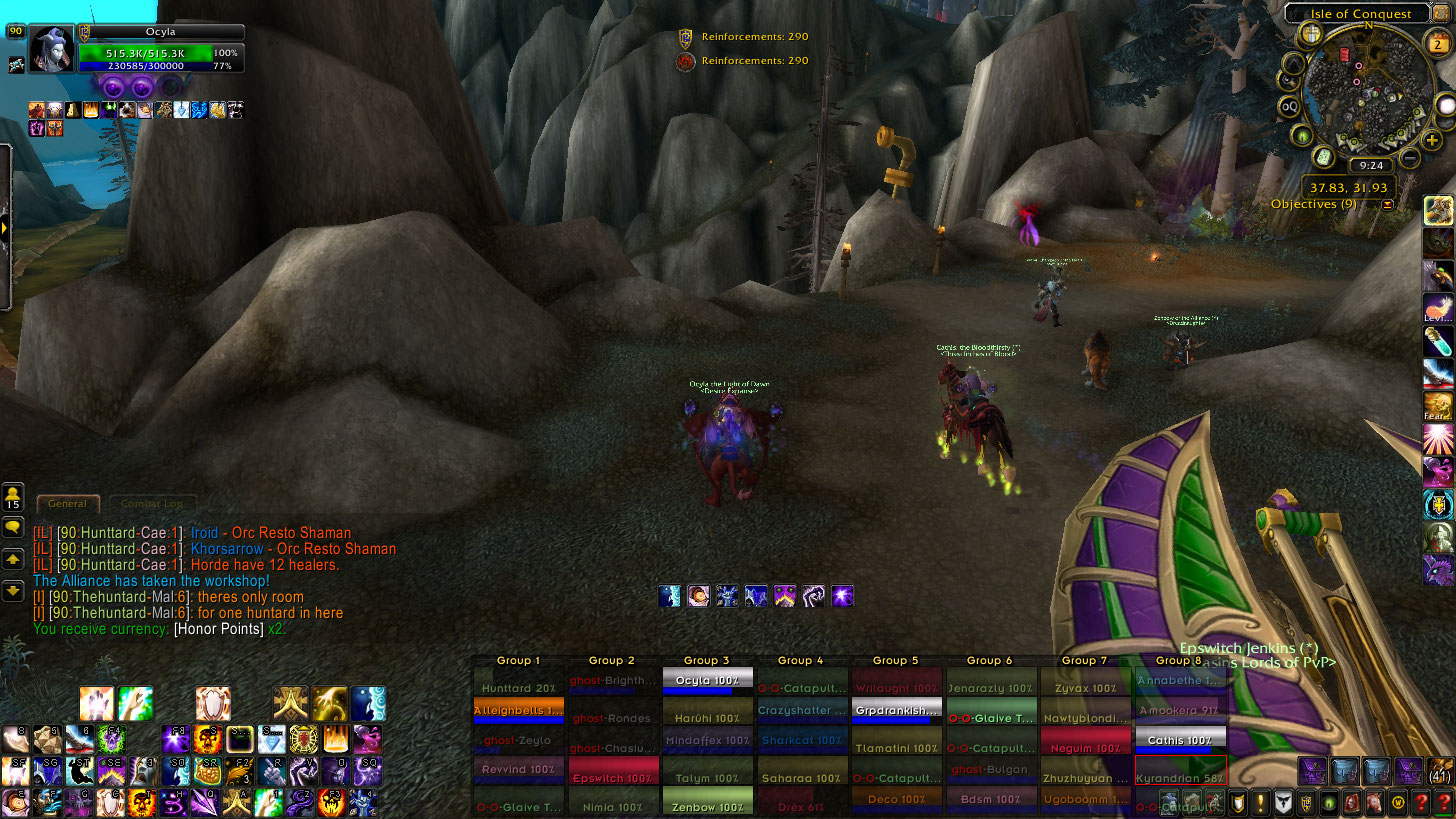This screenshot has width=1456, height=819.
Task: Target Kyrandrian in the Group 8 raid frames
Action: point(1180,778)
